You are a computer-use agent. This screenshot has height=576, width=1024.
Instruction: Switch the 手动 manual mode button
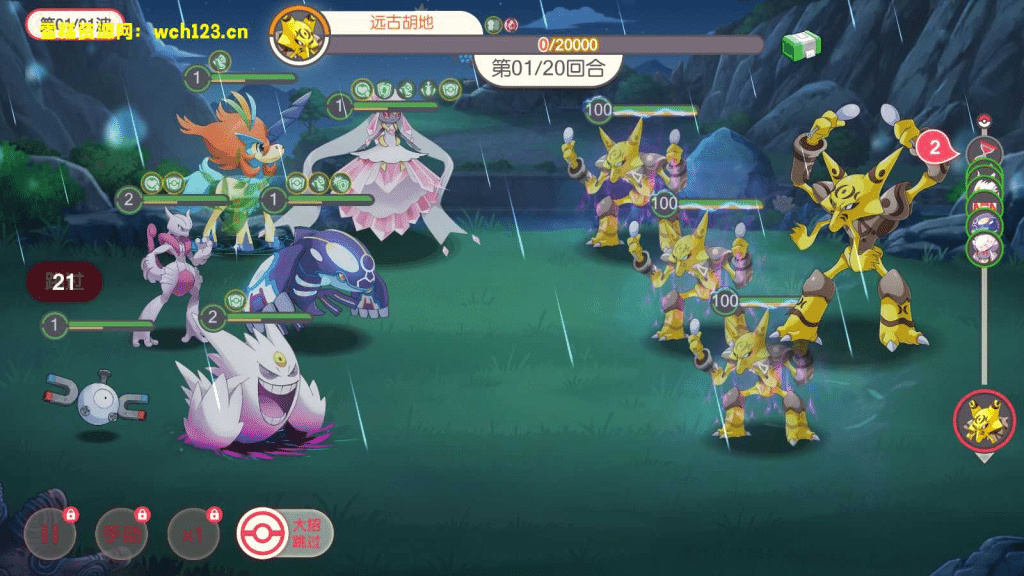tap(121, 533)
